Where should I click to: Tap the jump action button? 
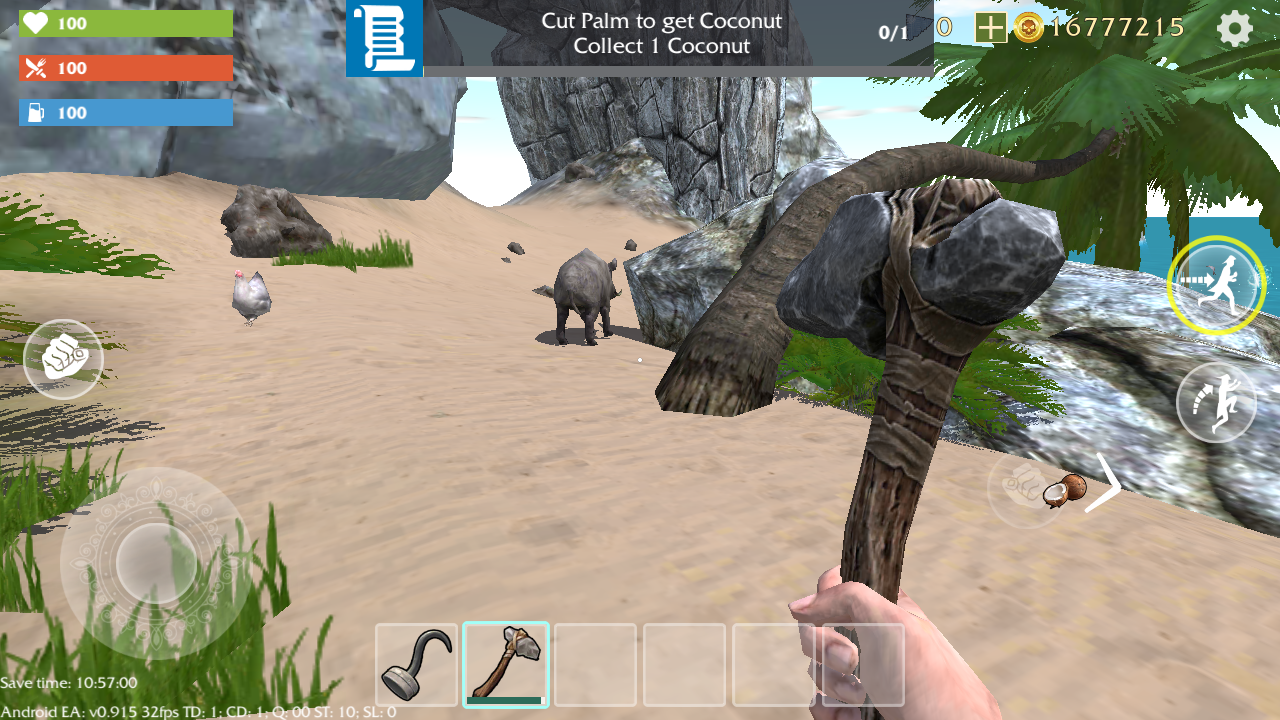[1216, 402]
